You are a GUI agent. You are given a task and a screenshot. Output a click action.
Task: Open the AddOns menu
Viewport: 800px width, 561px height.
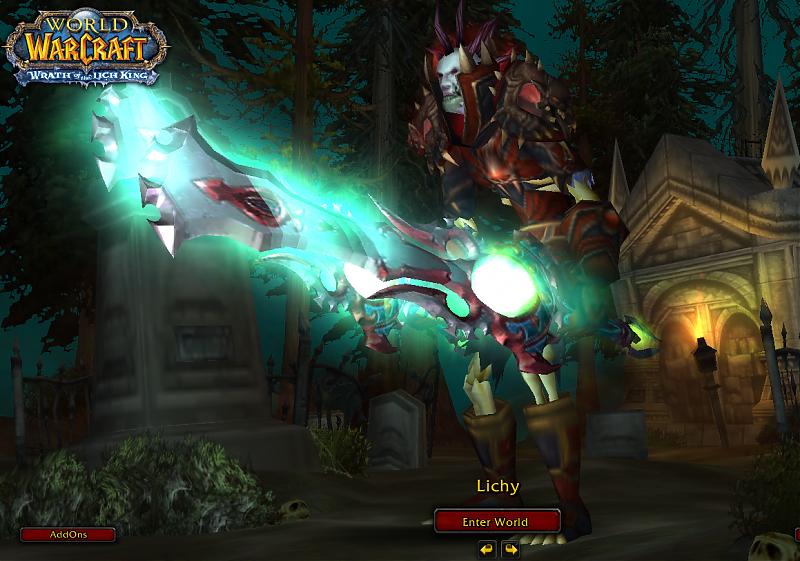(68, 535)
